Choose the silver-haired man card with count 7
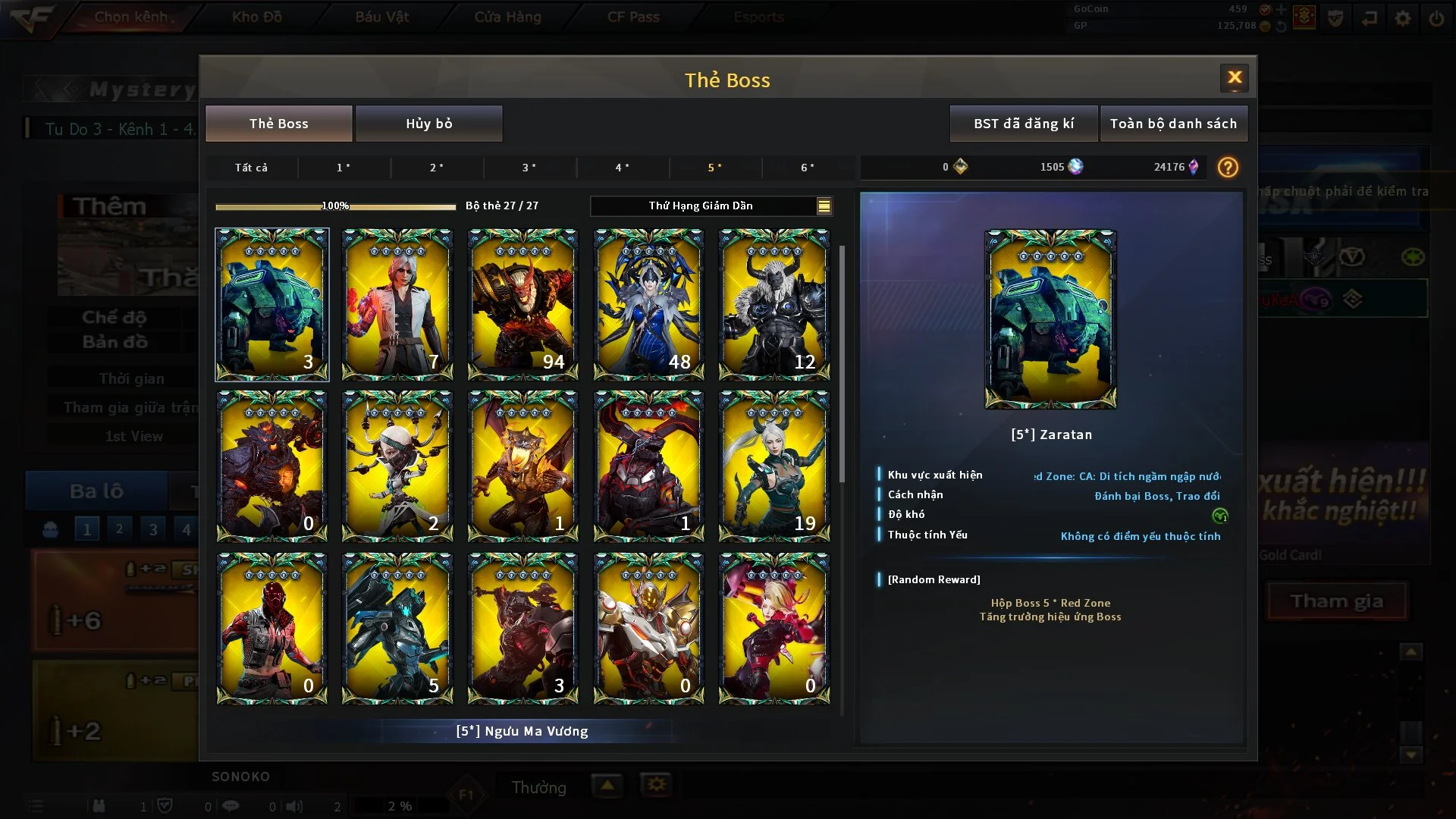The width and height of the screenshot is (1456, 819). pyautogui.click(x=397, y=304)
